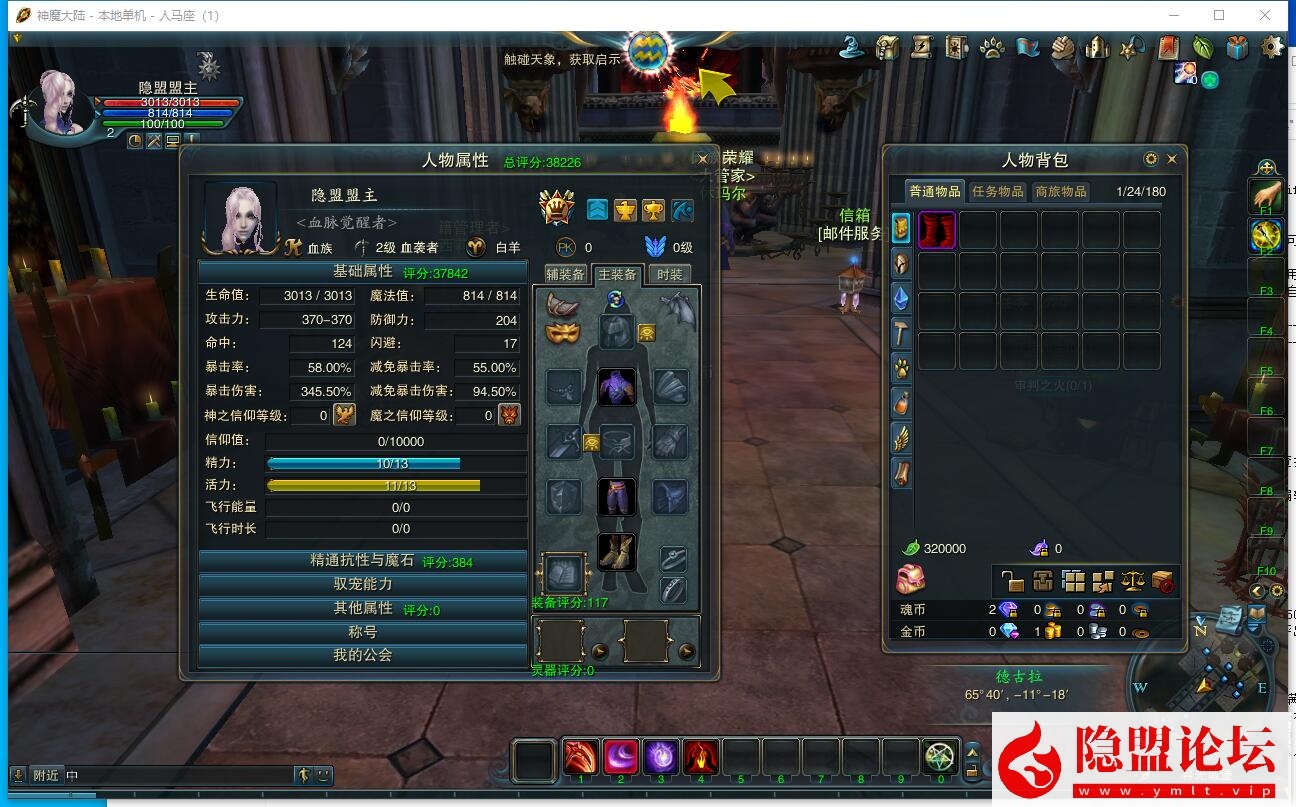This screenshot has width=1296, height=807.
Task: Activate the skill in hotbar slot 1
Action: tap(581, 757)
